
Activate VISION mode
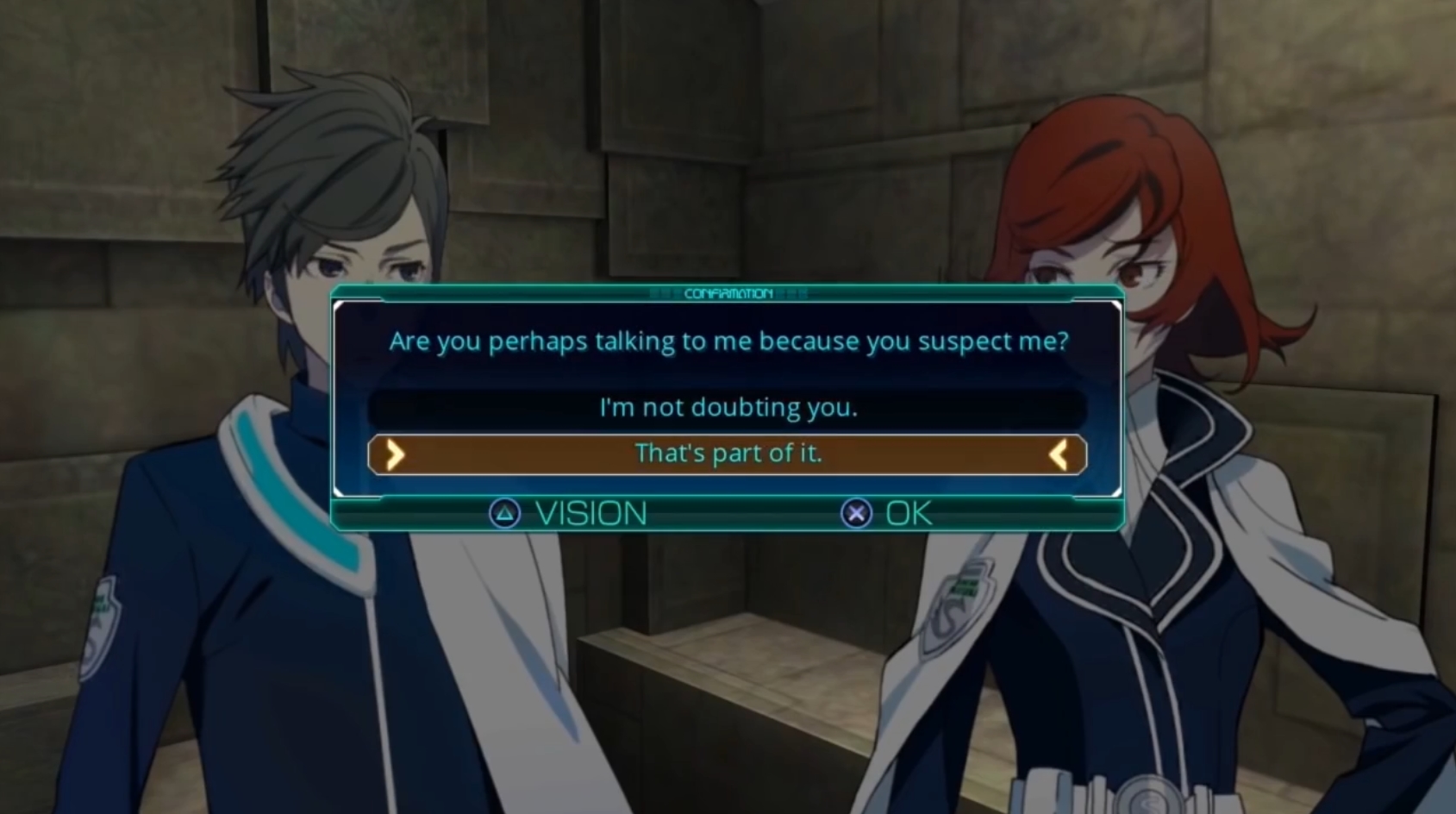pyautogui.click(x=569, y=512)
